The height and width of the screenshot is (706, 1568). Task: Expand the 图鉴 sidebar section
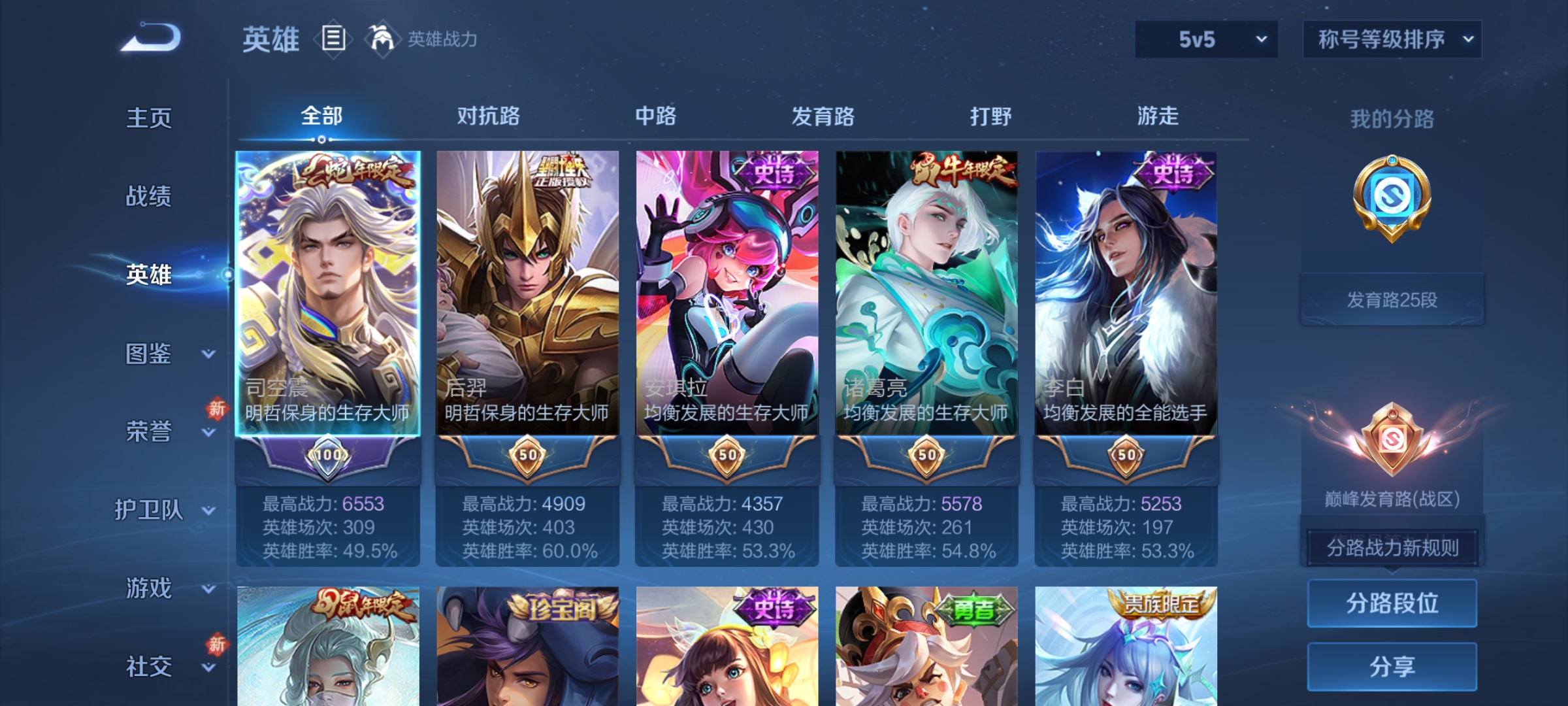[149, 354]
